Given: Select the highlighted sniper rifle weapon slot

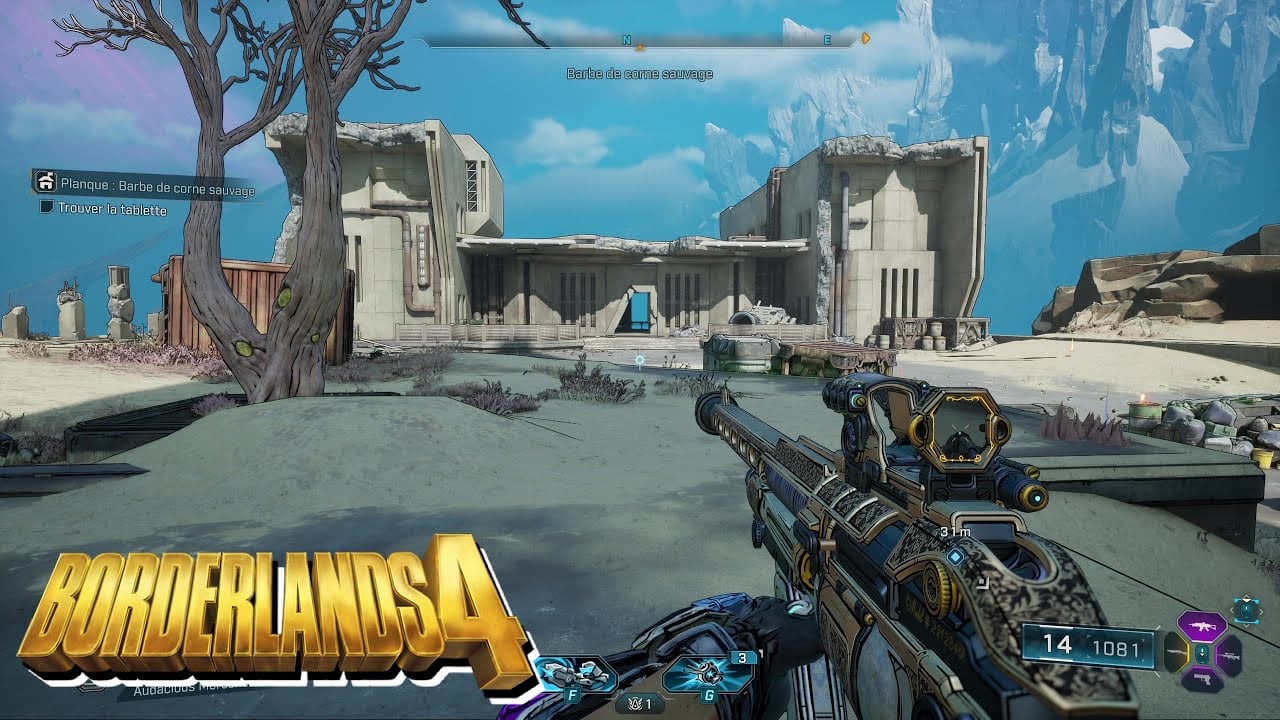Looking at the screenshot, I should pos(1177,654).
